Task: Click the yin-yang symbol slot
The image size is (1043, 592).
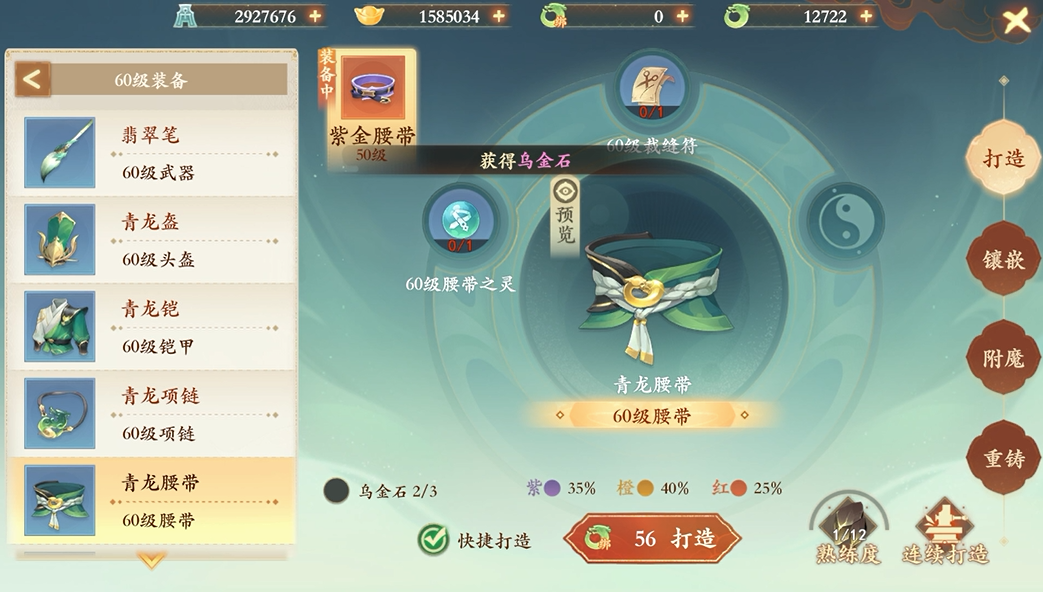Action: click(838, 221)
